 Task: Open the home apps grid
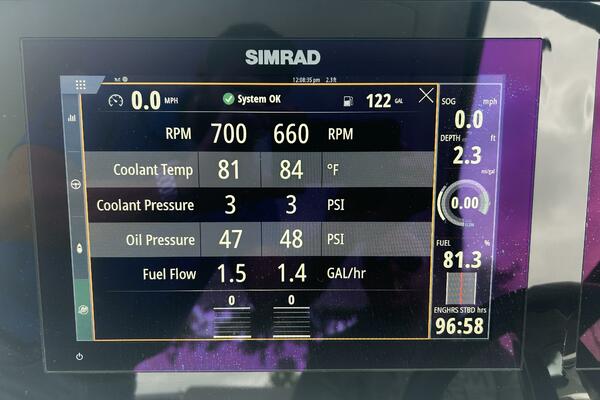click(x=80, y=85)
